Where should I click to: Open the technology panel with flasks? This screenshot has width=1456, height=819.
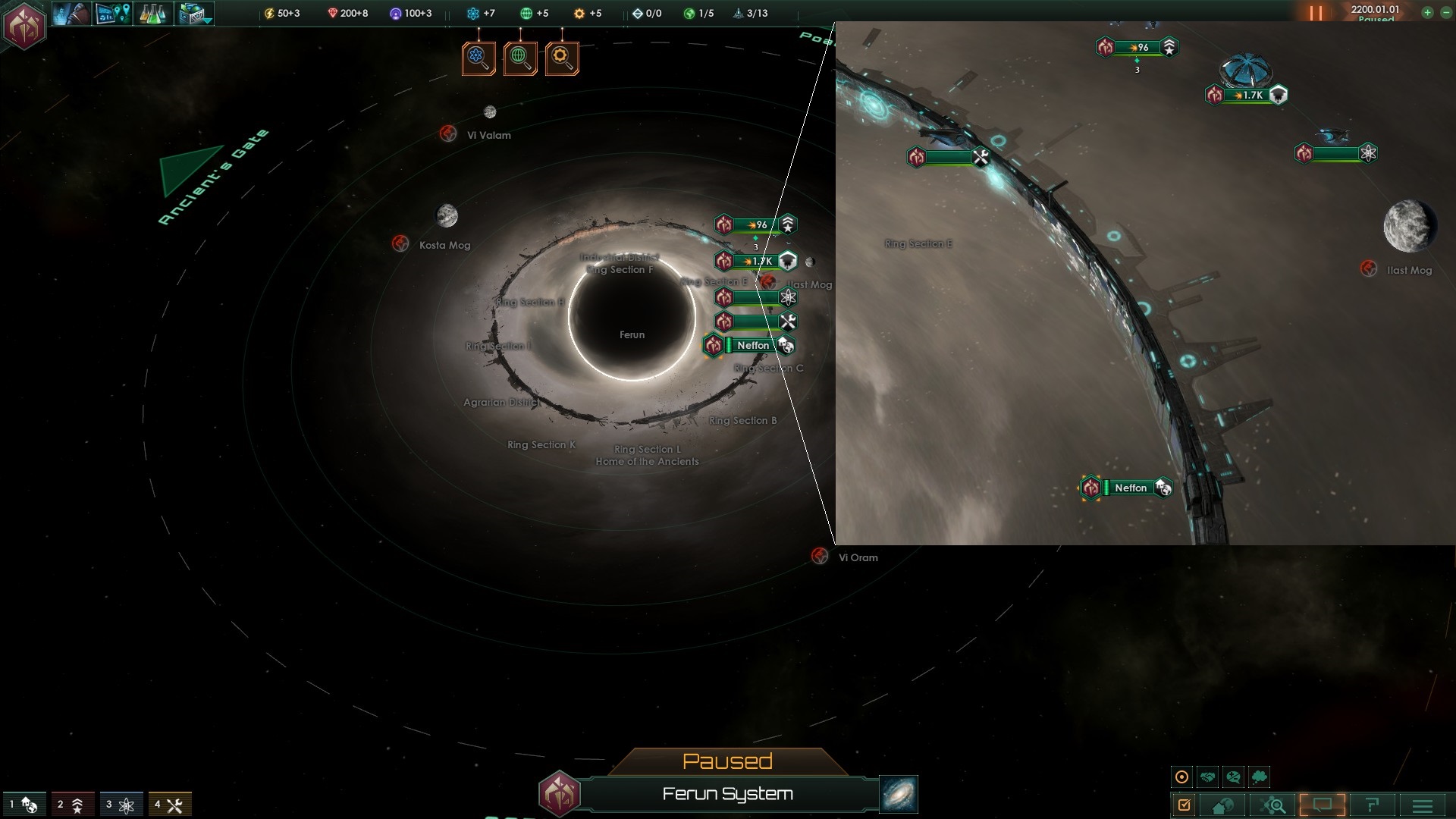152,14
